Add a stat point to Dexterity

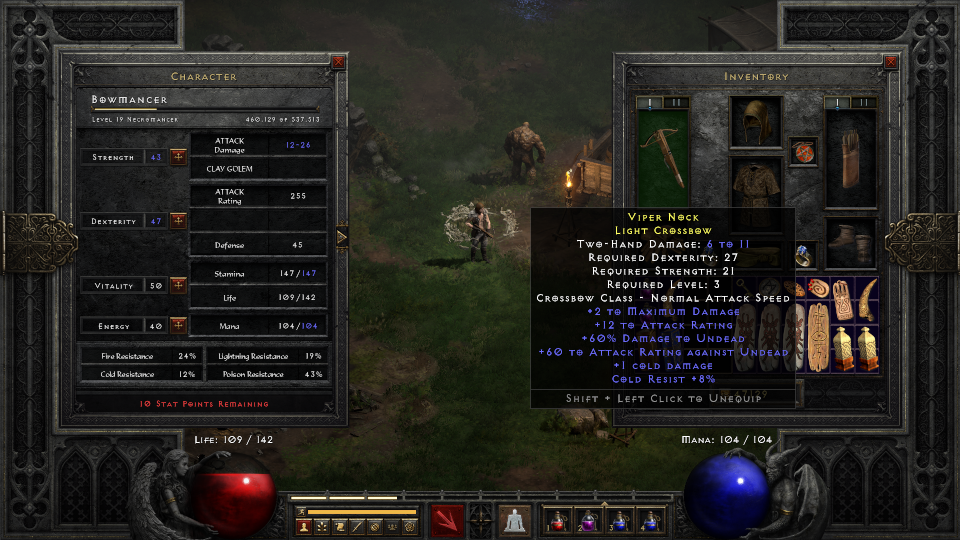pyautogui.click(x=178, y=220)
